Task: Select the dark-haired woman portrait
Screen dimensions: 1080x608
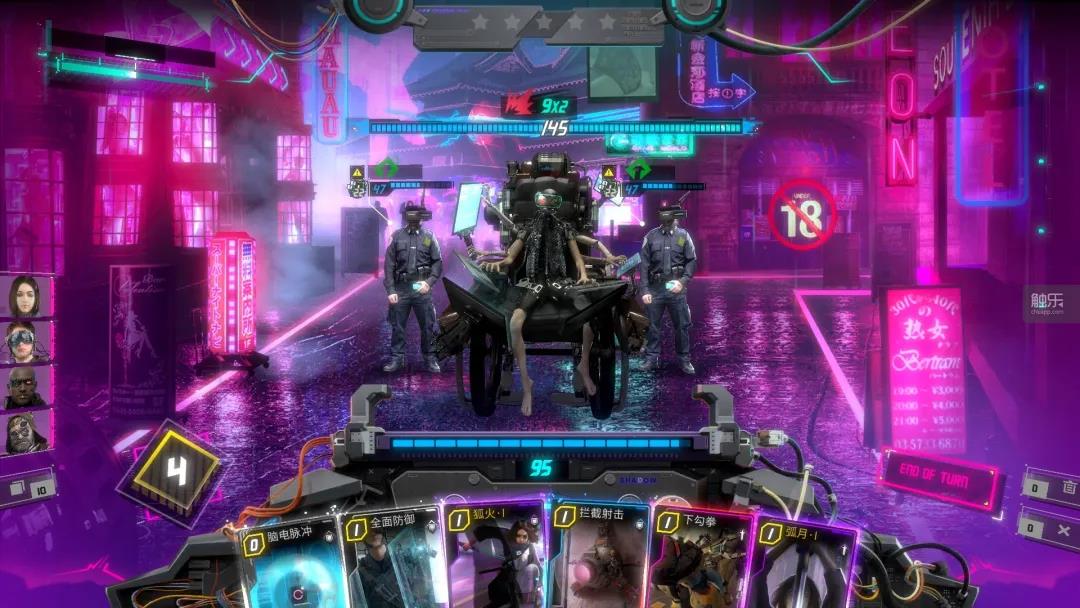Action: click(24, 295)
